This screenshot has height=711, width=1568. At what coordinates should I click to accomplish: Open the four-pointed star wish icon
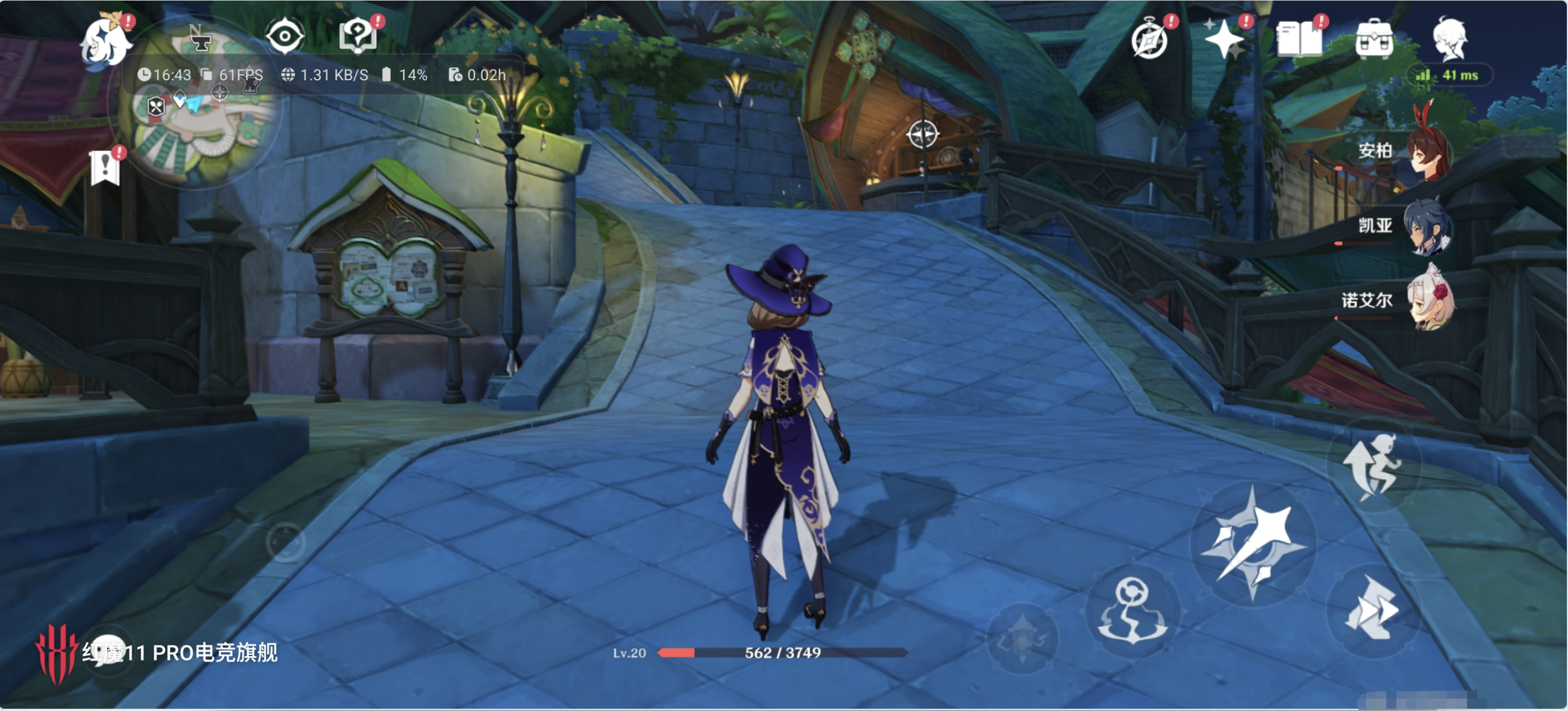1225,40
